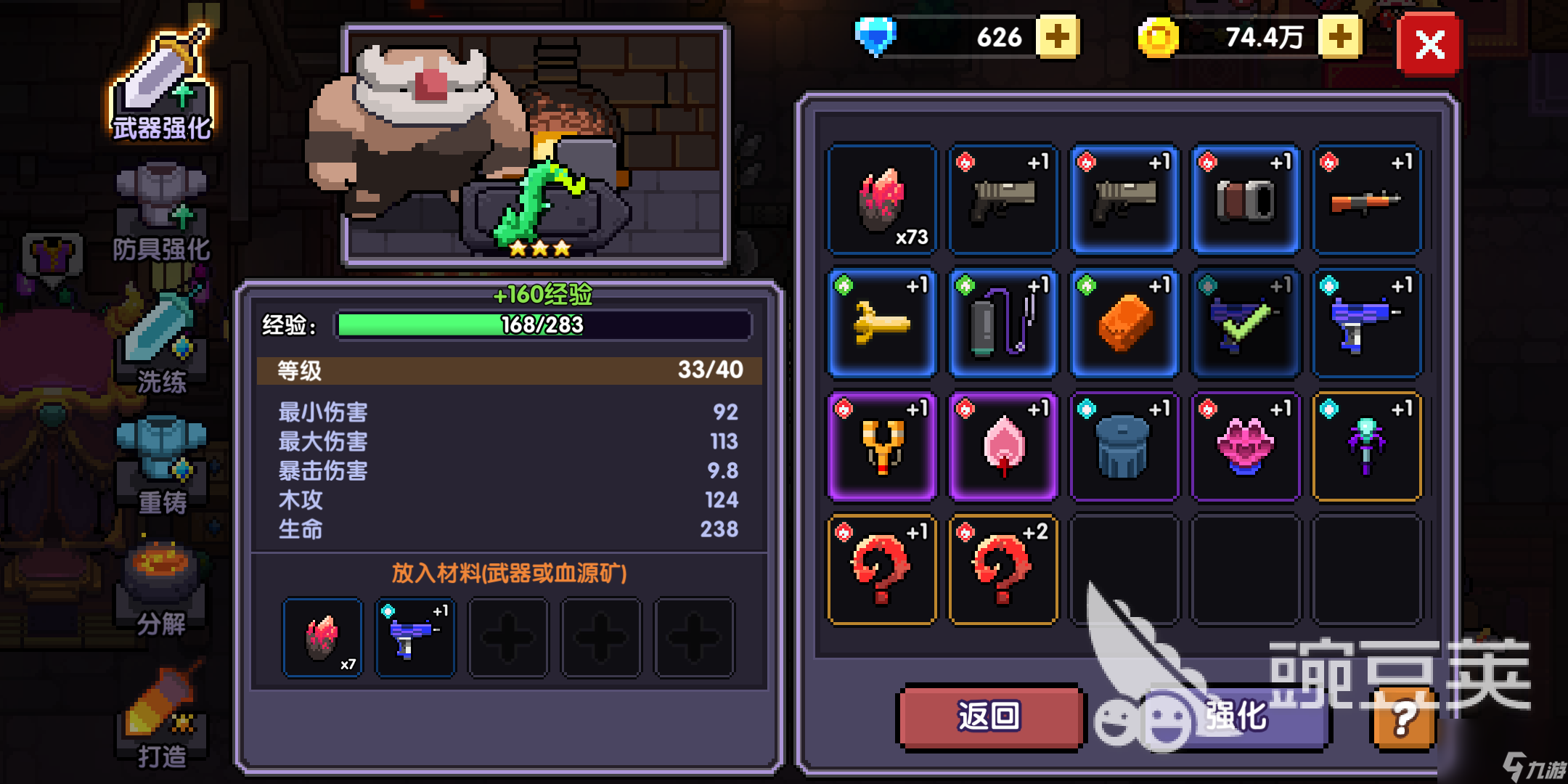Screen dimensions: 1568x784
Task: Remove blood ore x7 from materials
Action: click(323, 638)
